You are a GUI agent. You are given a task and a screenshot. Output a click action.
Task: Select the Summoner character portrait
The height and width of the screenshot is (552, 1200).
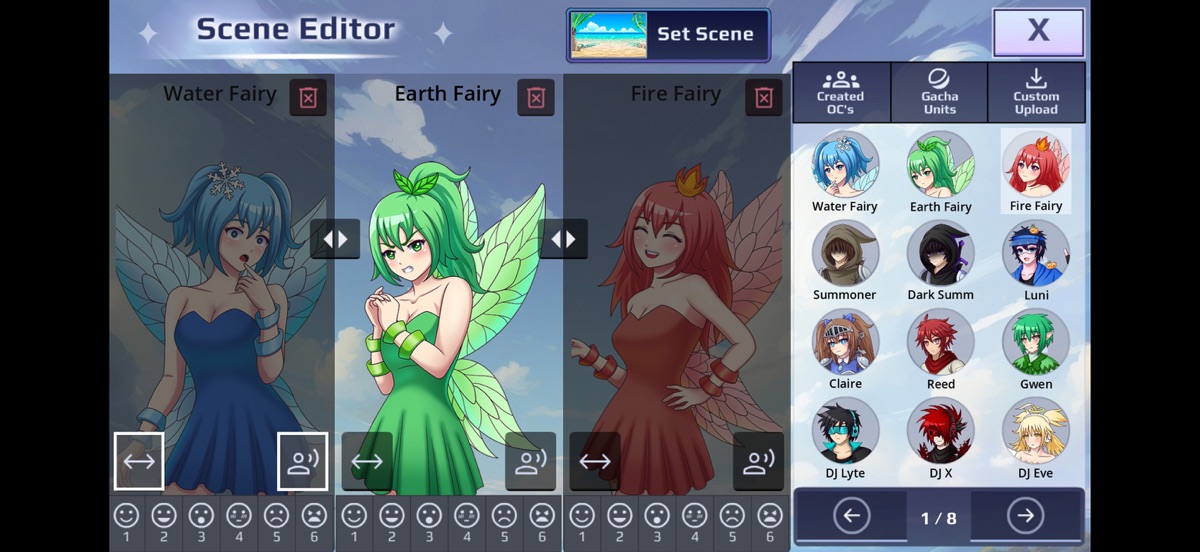click(845, 254)
